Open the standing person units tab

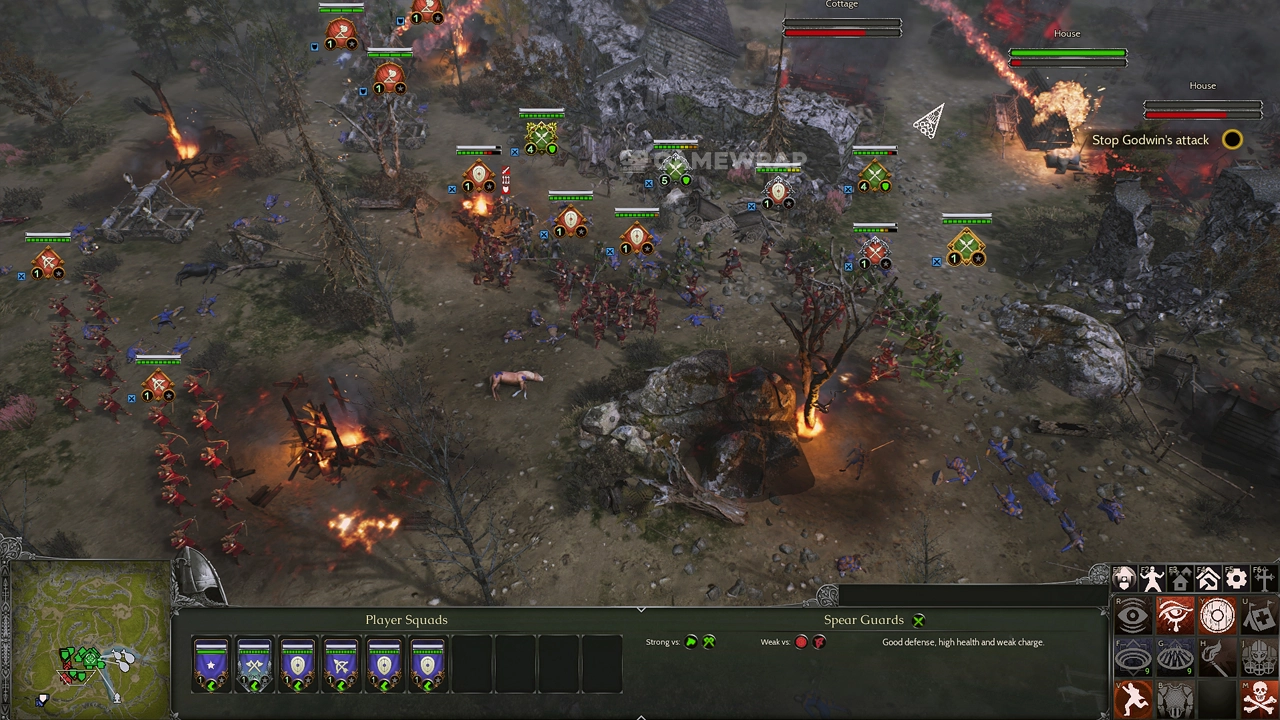(x=1152, y=579)
